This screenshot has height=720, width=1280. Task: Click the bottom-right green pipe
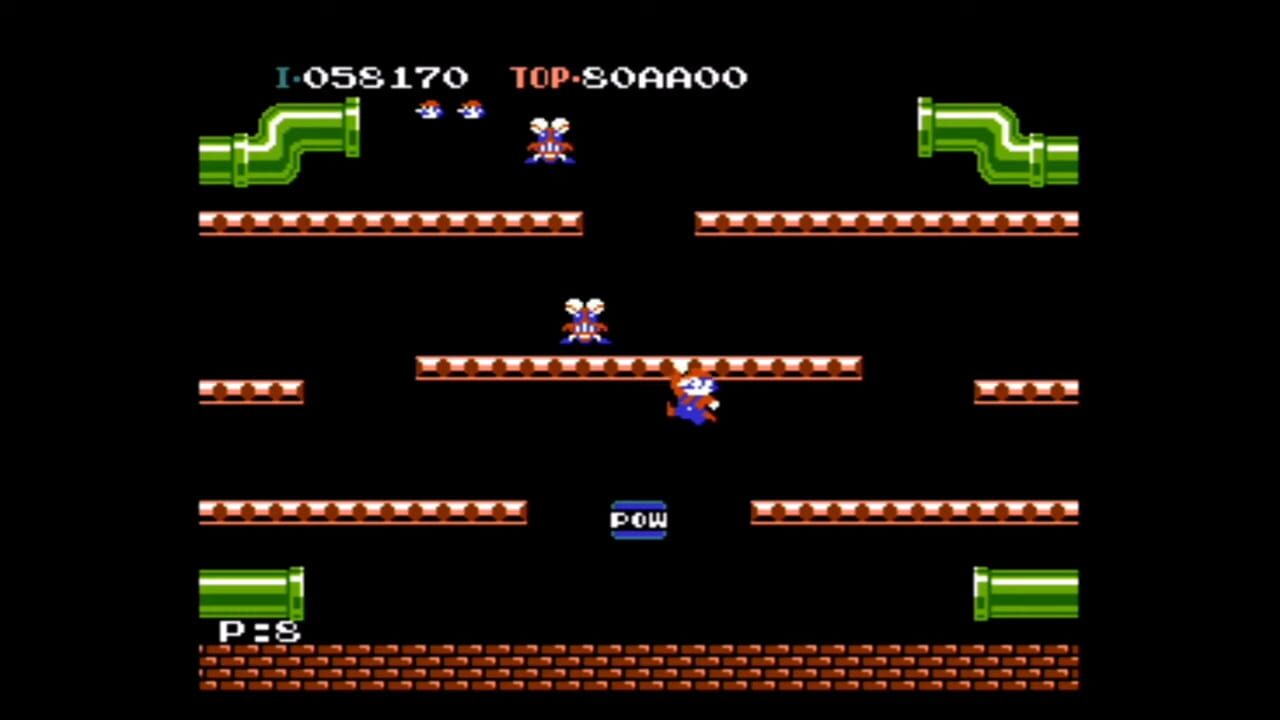pos(1025,592)
